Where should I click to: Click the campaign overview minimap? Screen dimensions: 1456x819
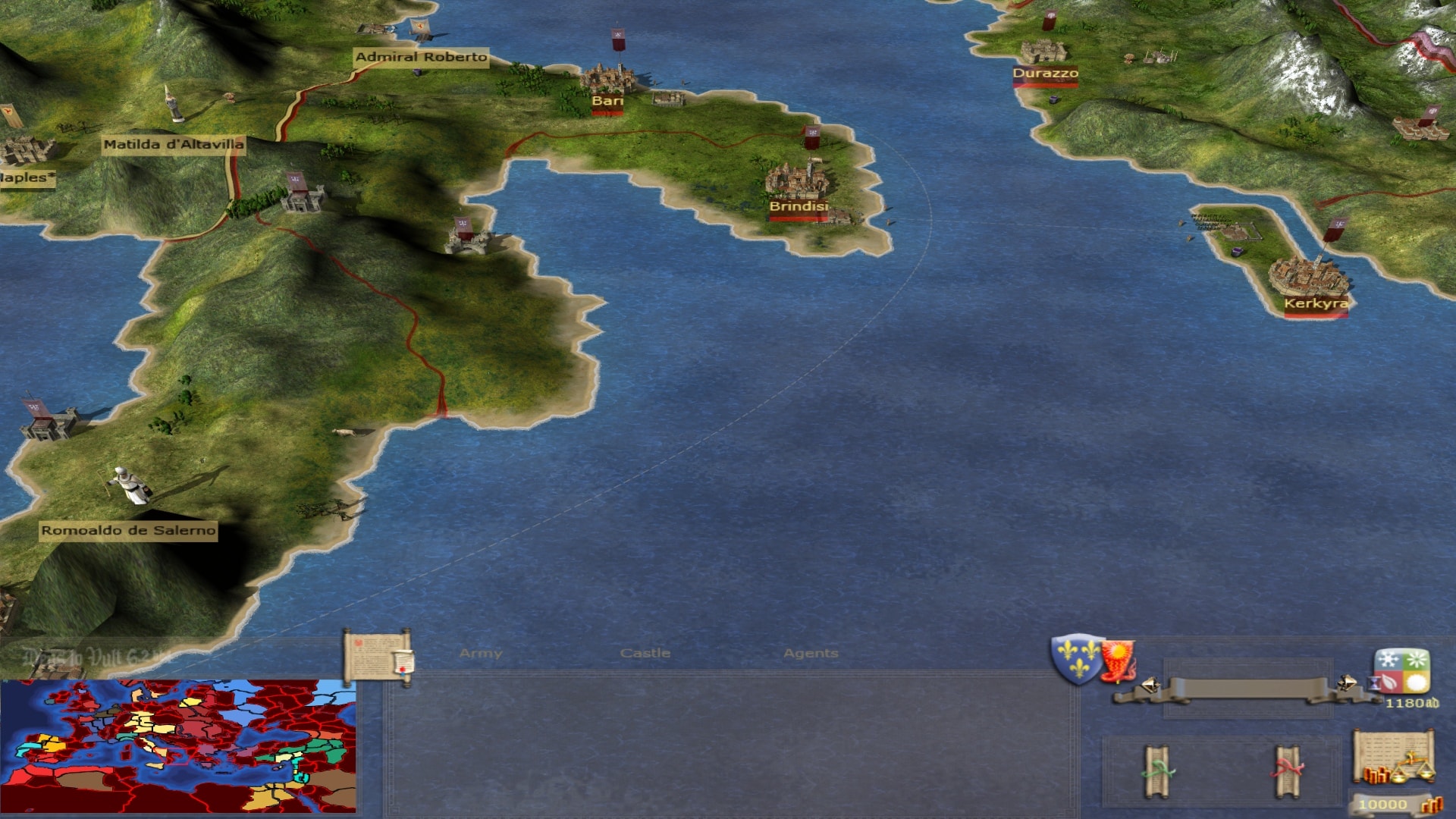coord(178,745)
